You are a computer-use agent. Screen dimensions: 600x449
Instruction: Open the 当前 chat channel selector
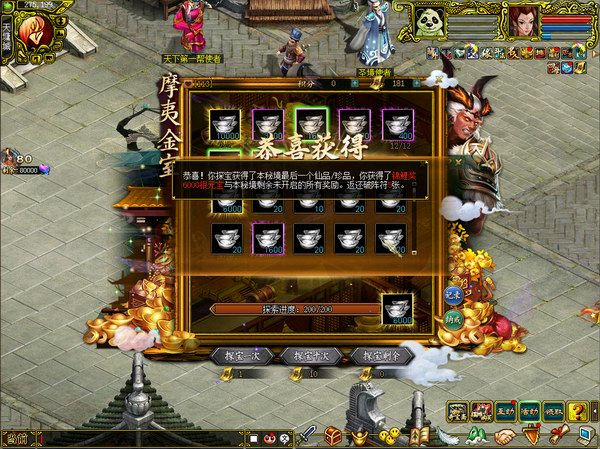coord(14,437)
